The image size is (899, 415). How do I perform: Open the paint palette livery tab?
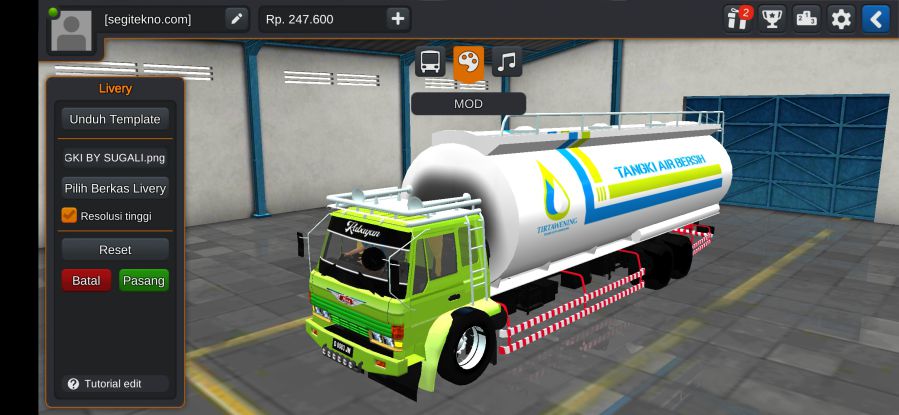pos(468,62)
